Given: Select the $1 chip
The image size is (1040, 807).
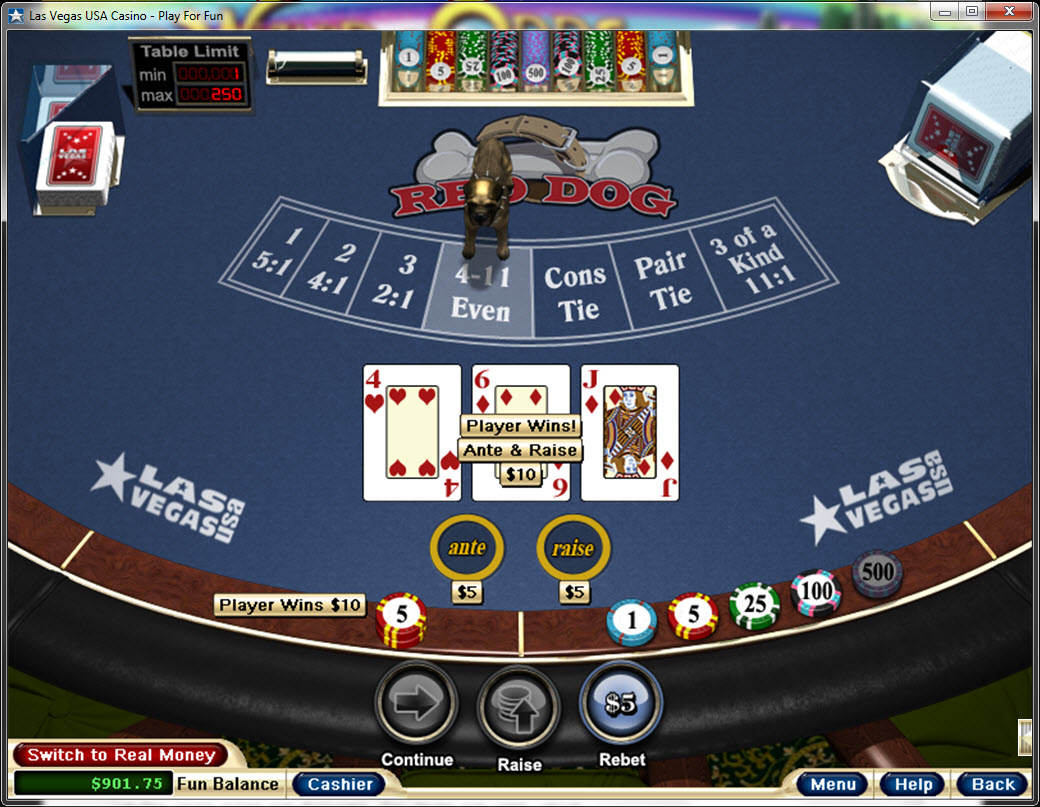Looking at the screenshot, I should point(631,622).
